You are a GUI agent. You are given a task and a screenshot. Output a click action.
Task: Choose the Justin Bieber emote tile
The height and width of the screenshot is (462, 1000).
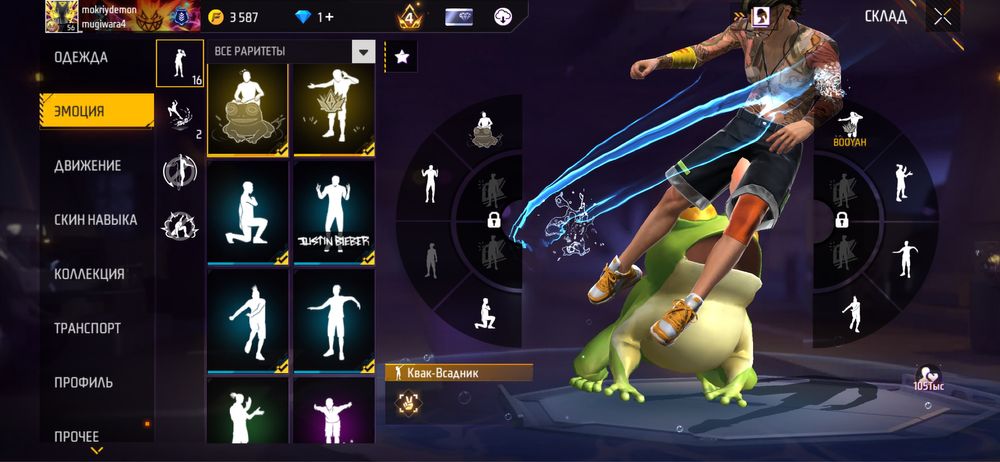coord(333,212)
